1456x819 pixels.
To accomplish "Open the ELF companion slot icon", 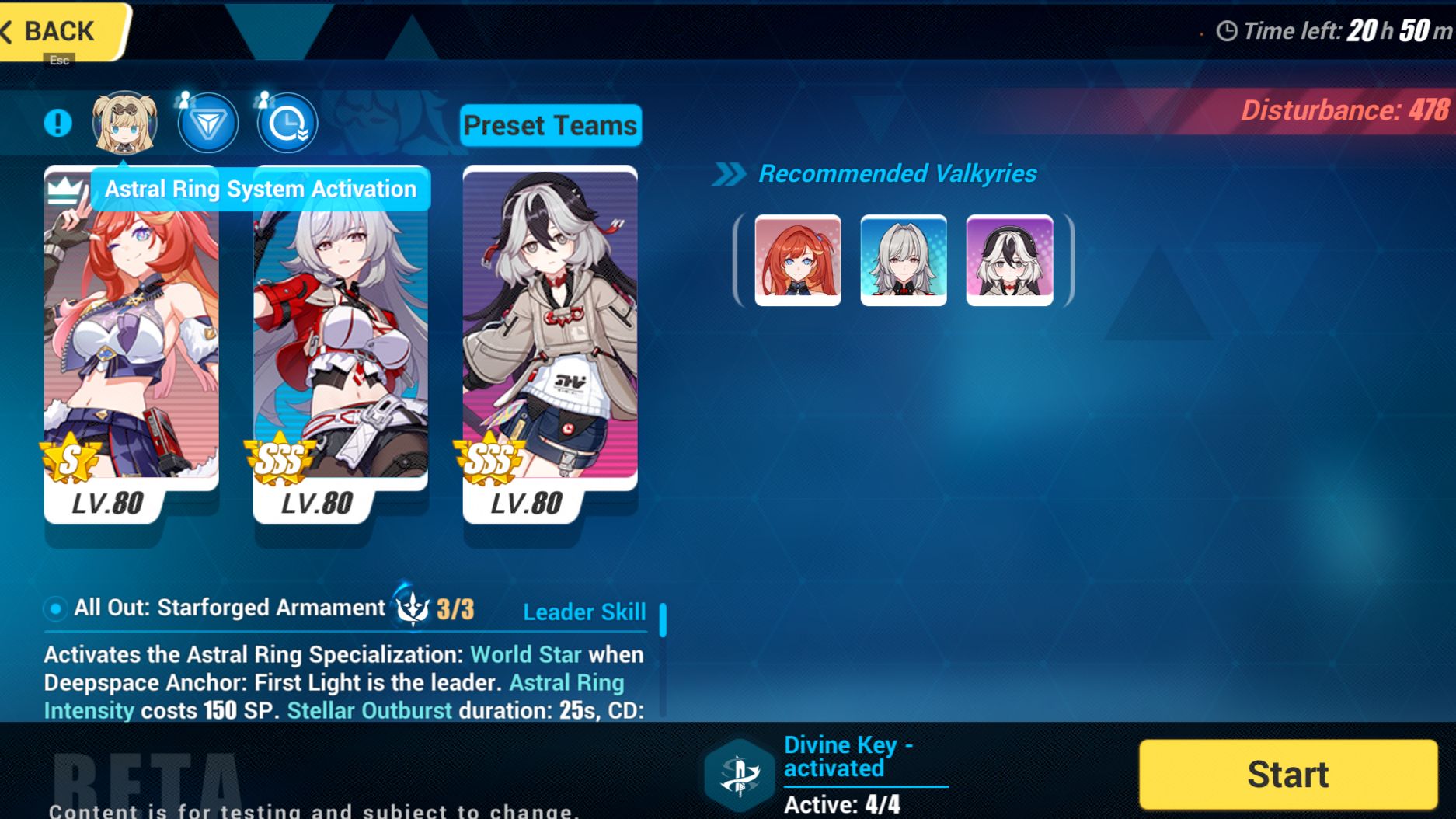I will [x=206, y=121].
